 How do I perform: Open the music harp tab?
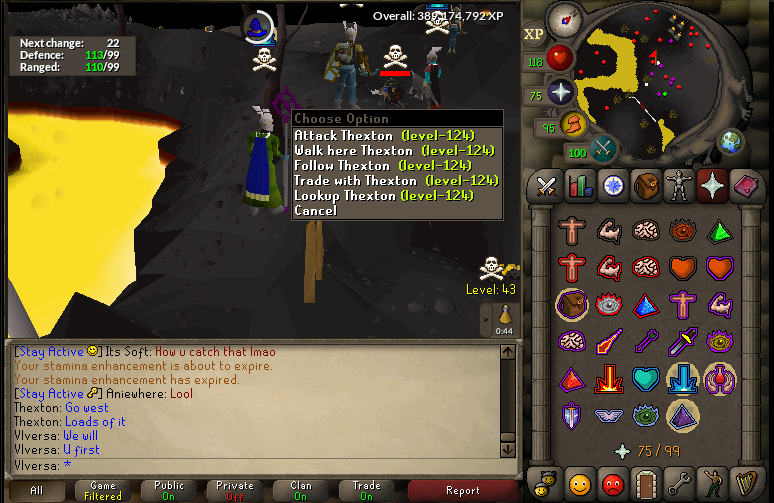pos(746,483)
